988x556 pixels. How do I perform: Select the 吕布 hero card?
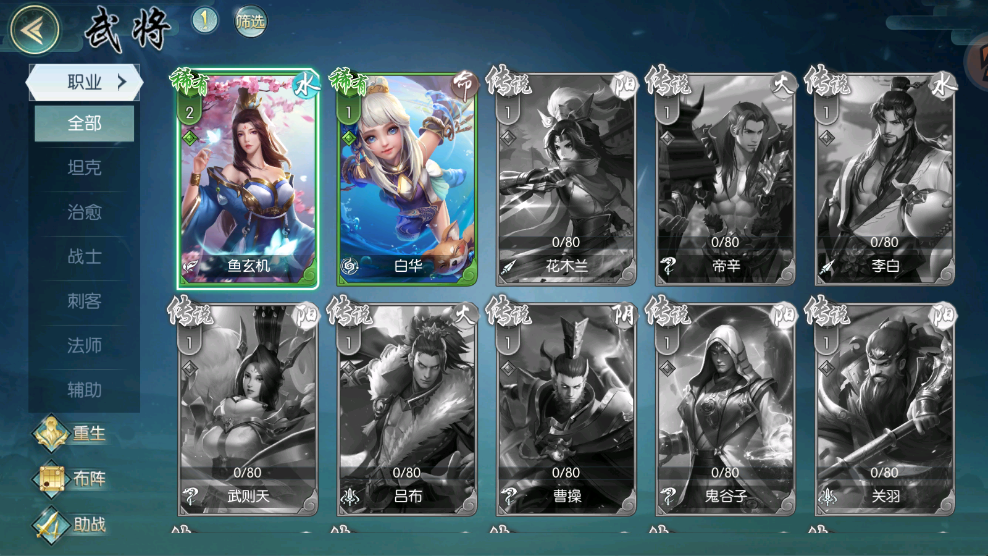[x=407, y=410]
